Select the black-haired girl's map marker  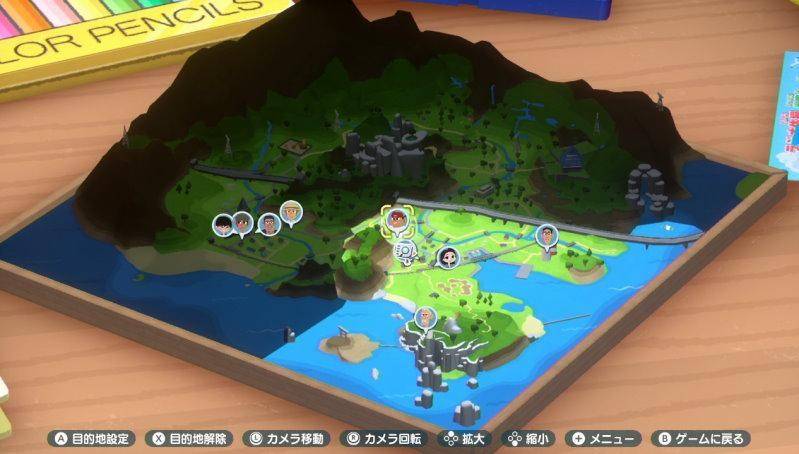tap(449, 256)
